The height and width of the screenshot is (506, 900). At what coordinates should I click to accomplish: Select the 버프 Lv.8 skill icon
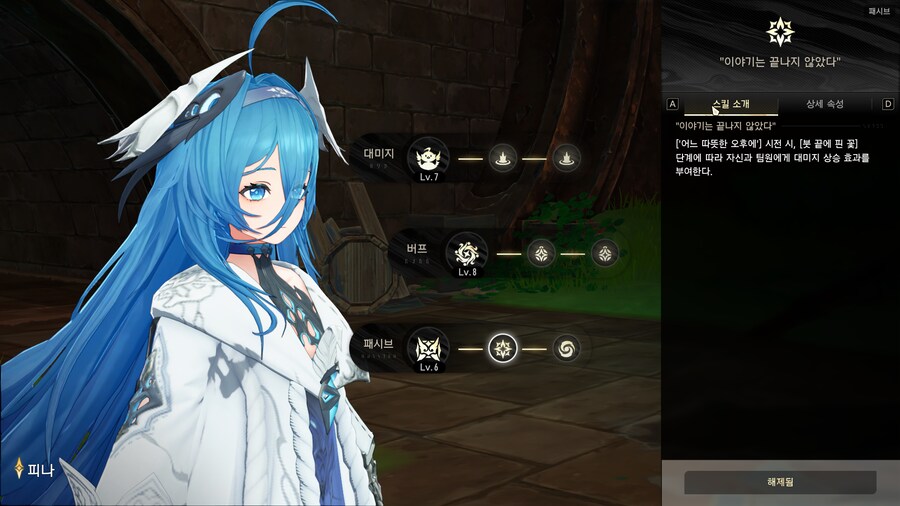click(467, 253)
